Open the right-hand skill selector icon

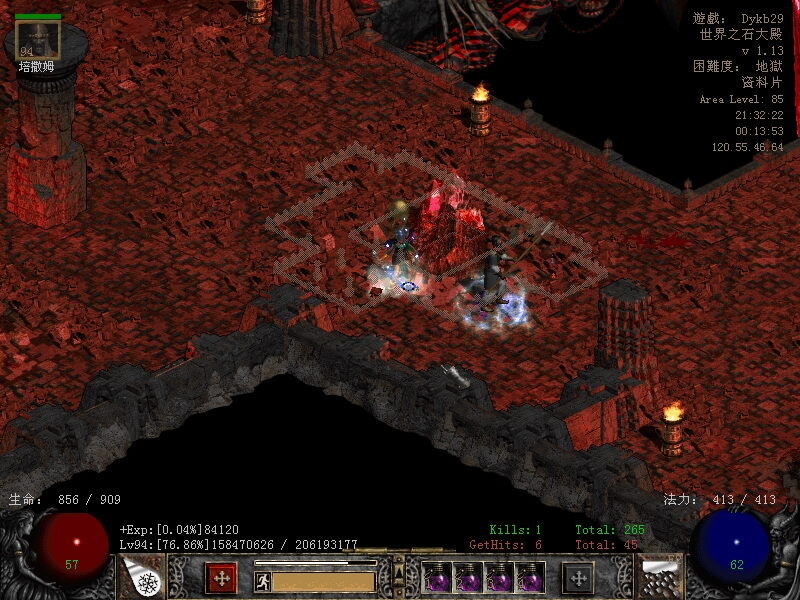click(659, 577)
